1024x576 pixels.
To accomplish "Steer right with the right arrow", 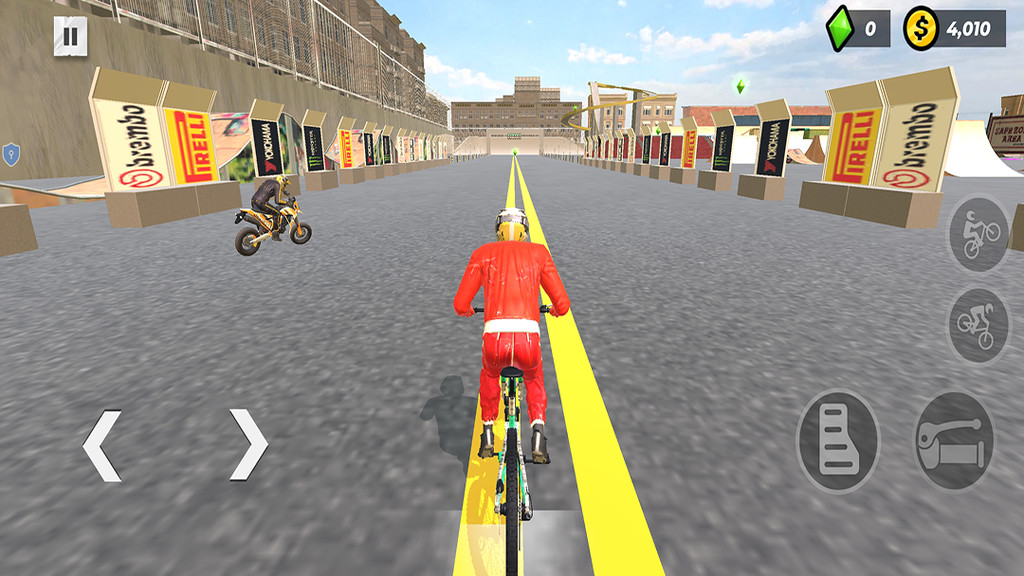I will coord(248,445).
